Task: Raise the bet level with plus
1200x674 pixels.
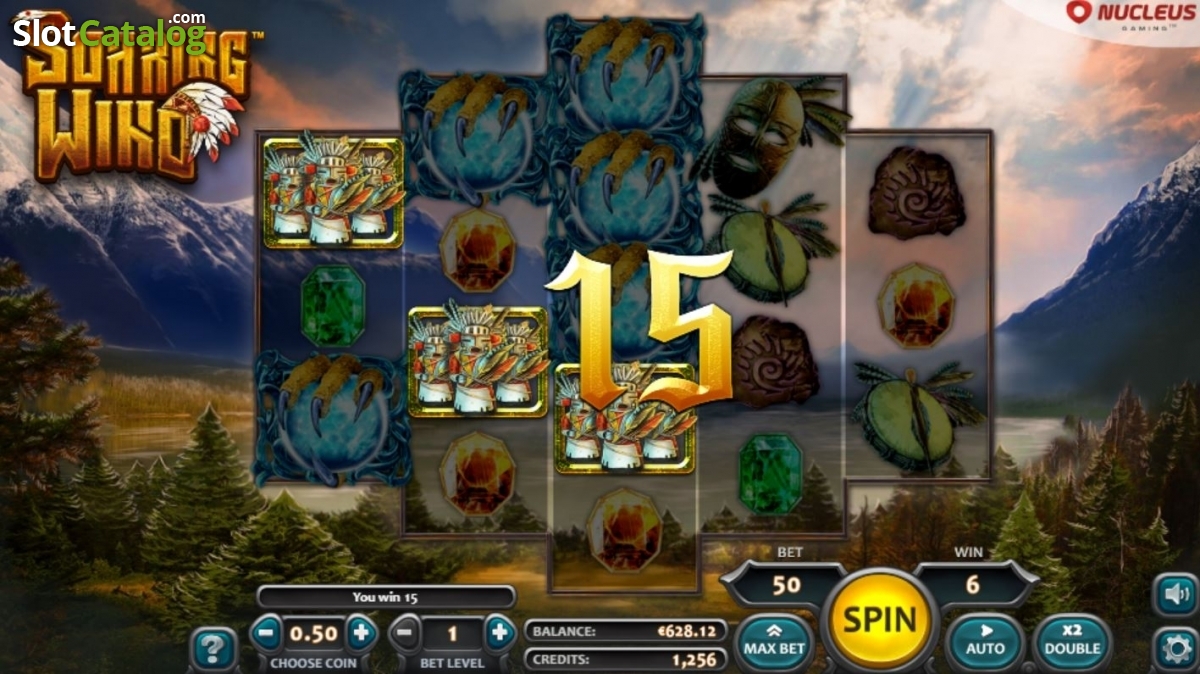Action: click(499, 633)
